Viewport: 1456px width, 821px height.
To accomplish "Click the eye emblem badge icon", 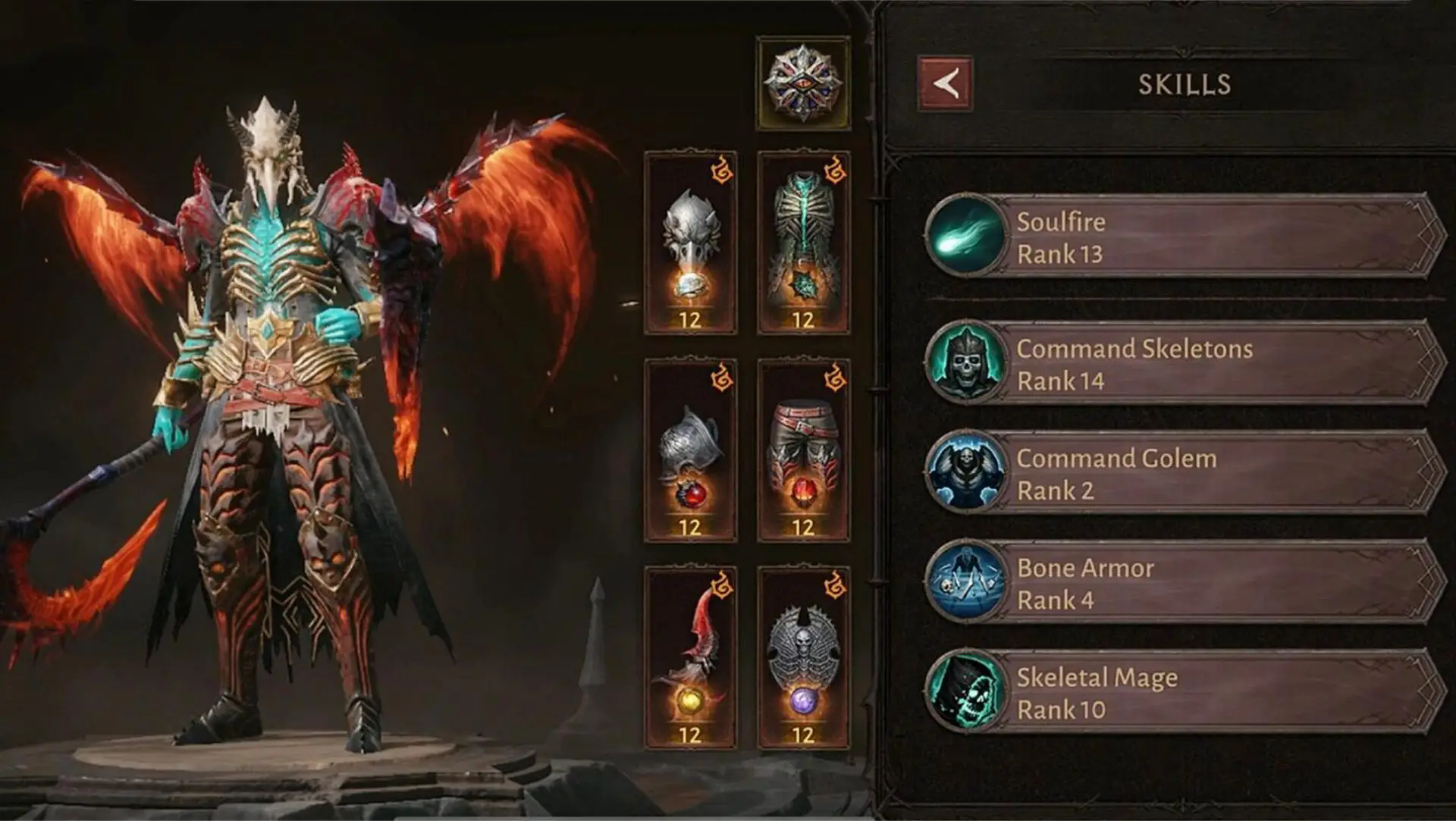I will click(803, 83).
